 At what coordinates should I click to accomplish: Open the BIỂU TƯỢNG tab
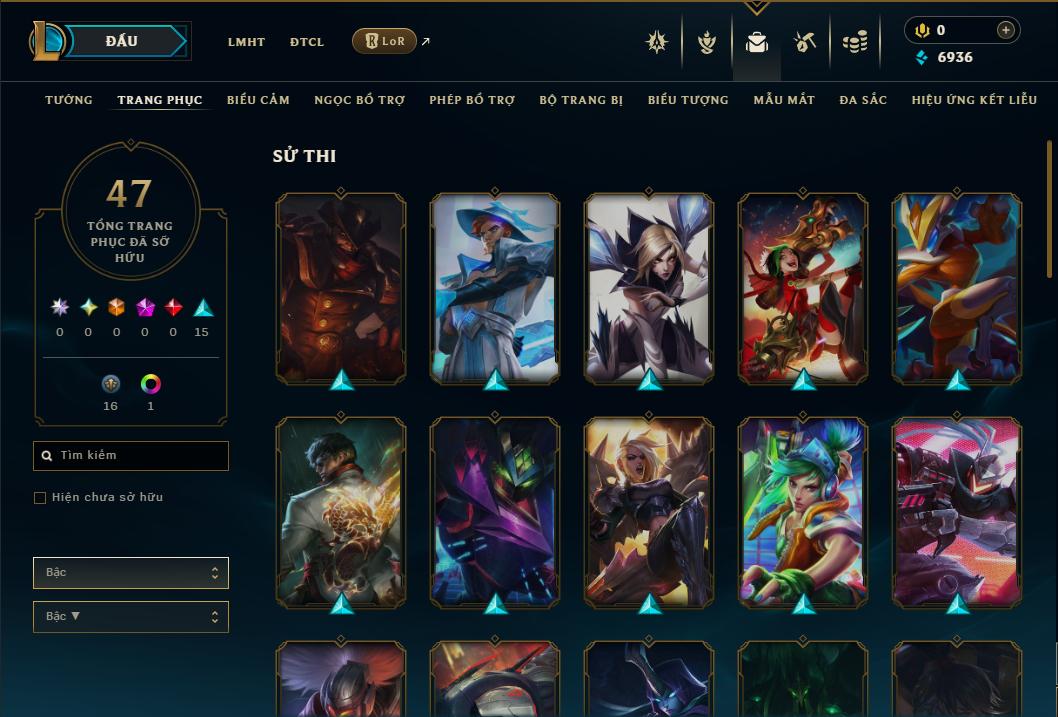pos(688,100)
